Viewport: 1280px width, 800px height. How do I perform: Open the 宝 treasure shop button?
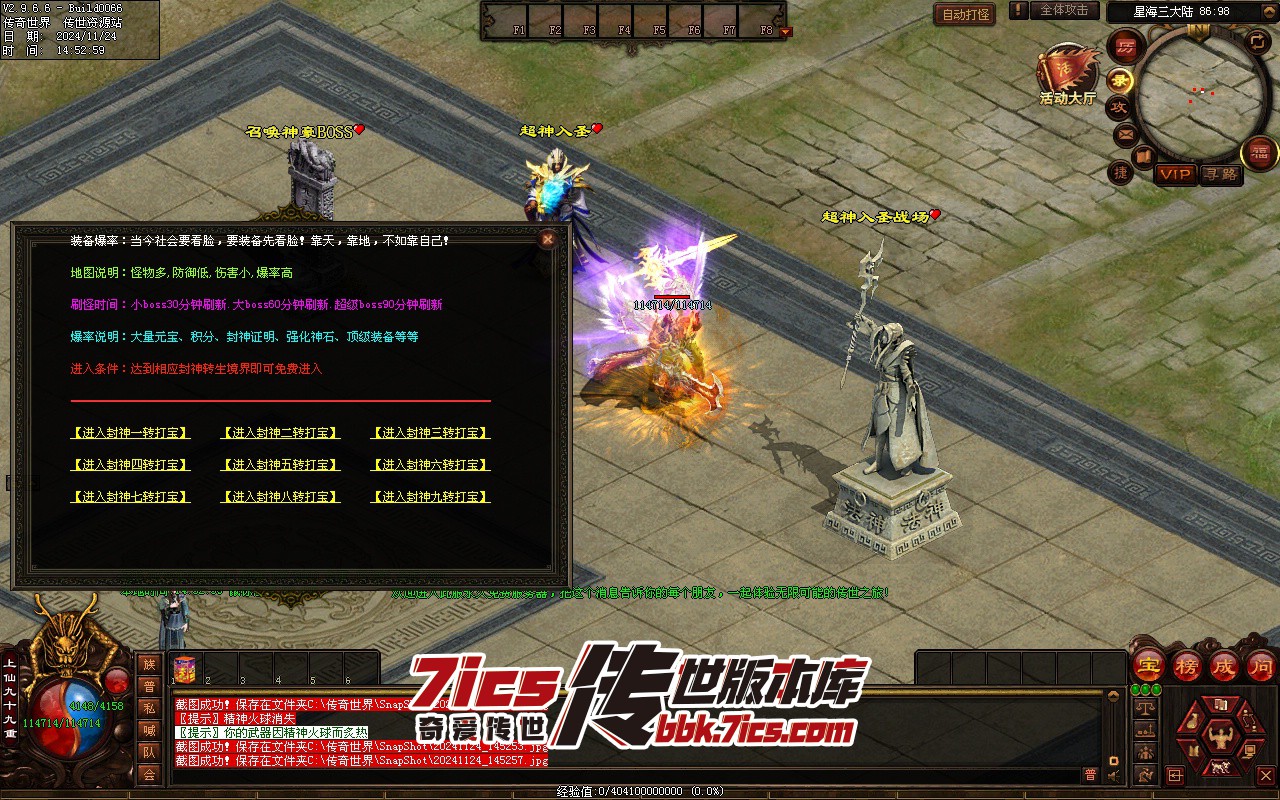1148,665
